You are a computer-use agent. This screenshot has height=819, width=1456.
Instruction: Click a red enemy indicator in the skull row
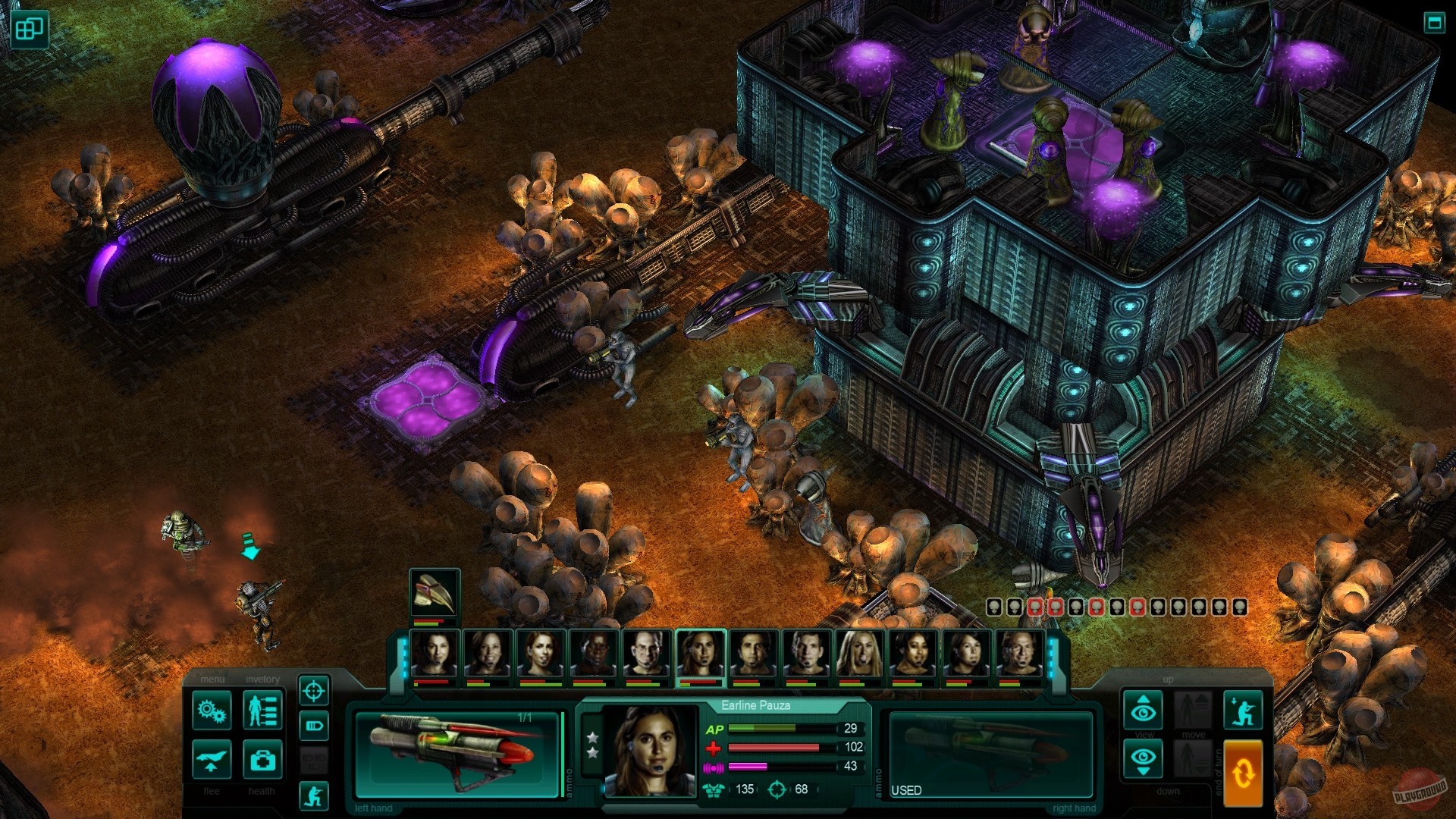1035,607
